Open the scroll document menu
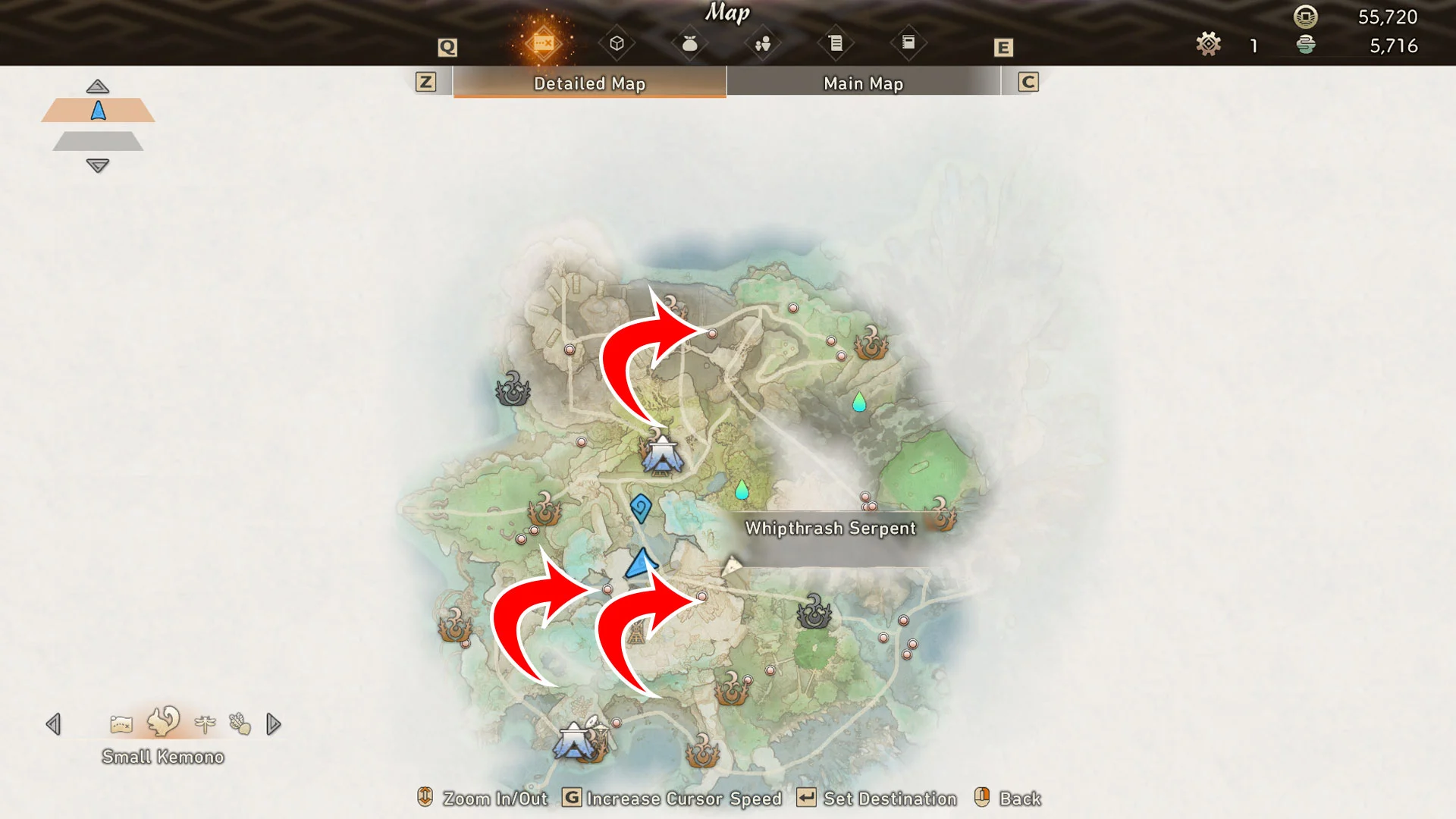Viewport: 1456px width, 819px height. coord(835,43)
